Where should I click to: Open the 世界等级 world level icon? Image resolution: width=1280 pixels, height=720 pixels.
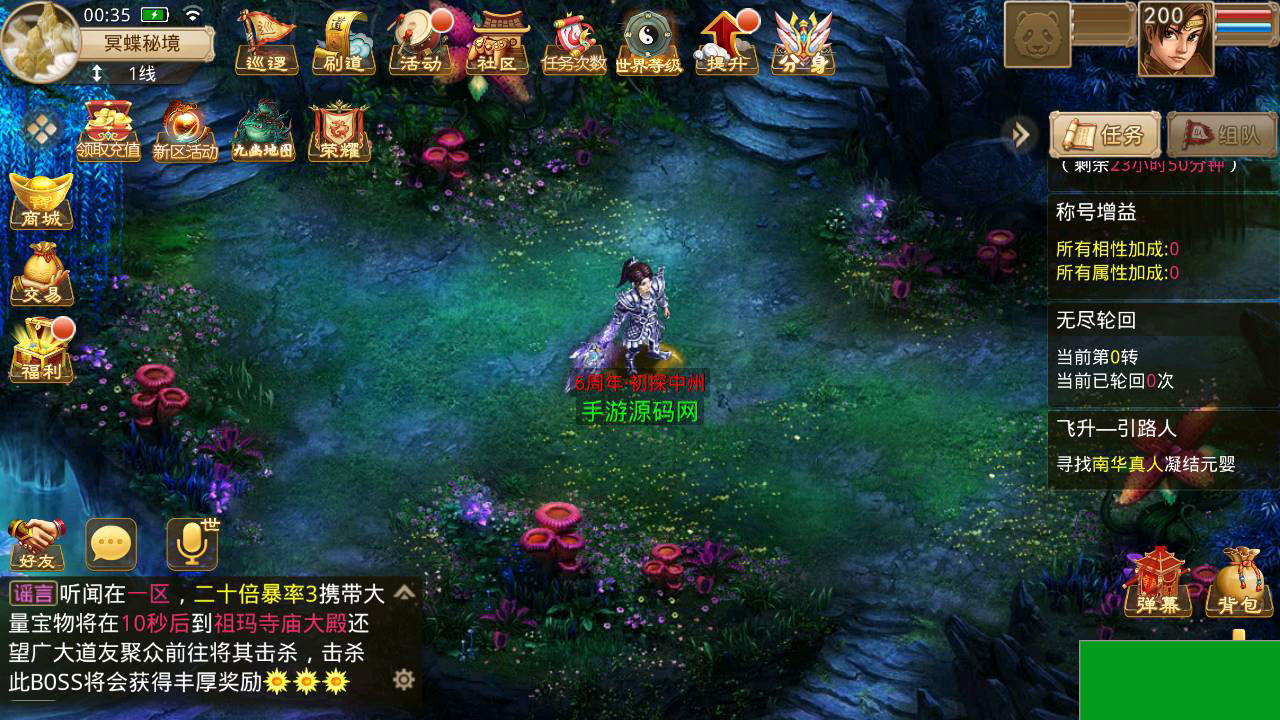[x=649, y=44]
